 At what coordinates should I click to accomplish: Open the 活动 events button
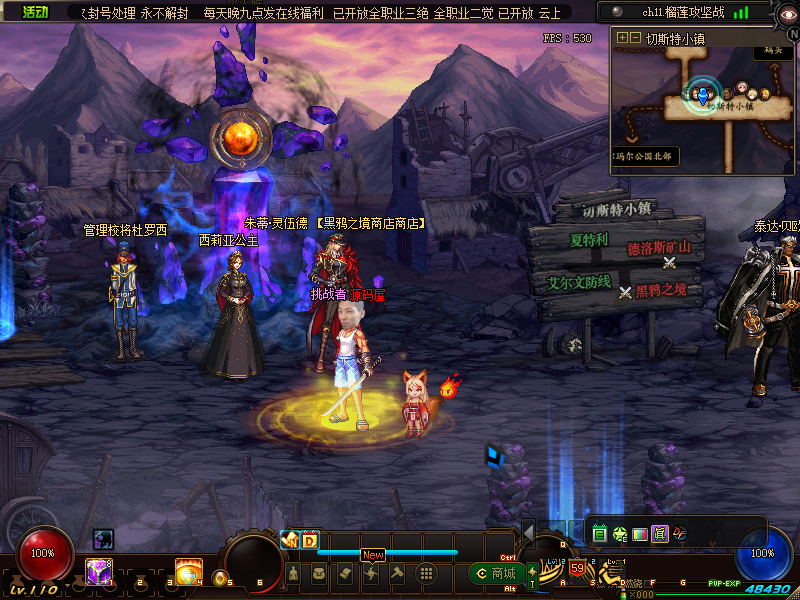(36, 12)
